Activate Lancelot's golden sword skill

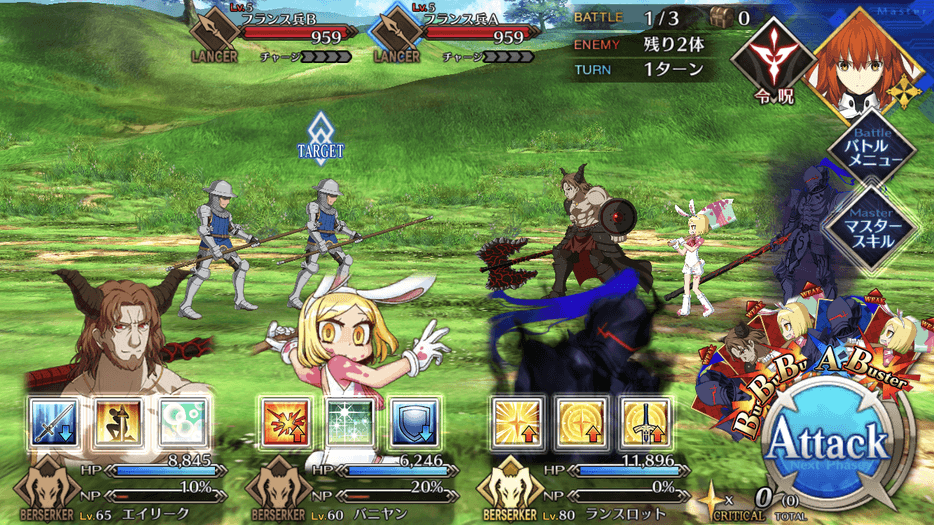click(645, 423)
